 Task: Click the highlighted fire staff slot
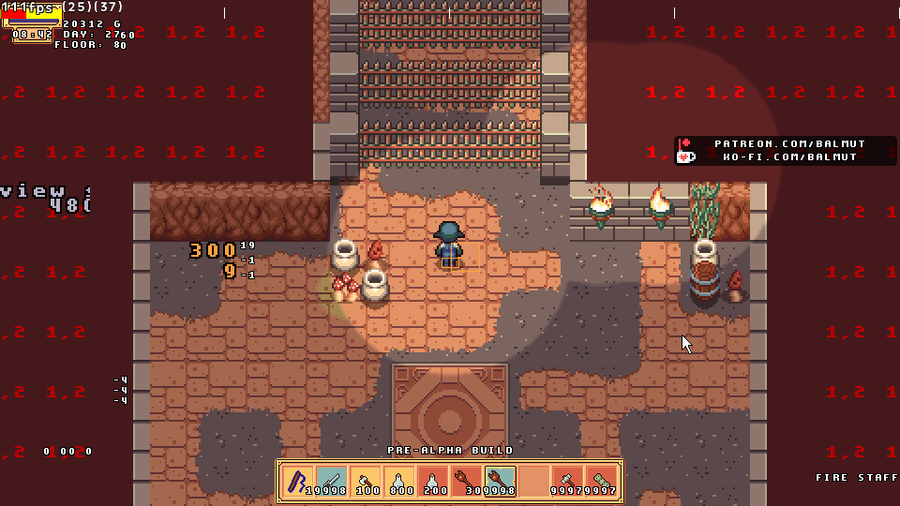(x=500, y=482)
